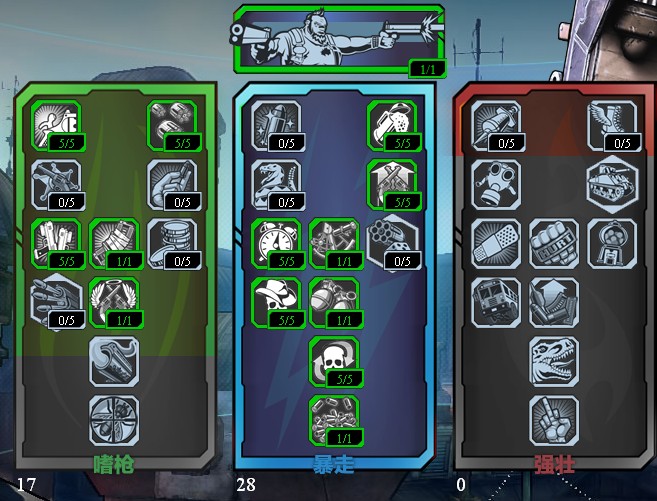Click the bandage skill icon

click(495, 243)
